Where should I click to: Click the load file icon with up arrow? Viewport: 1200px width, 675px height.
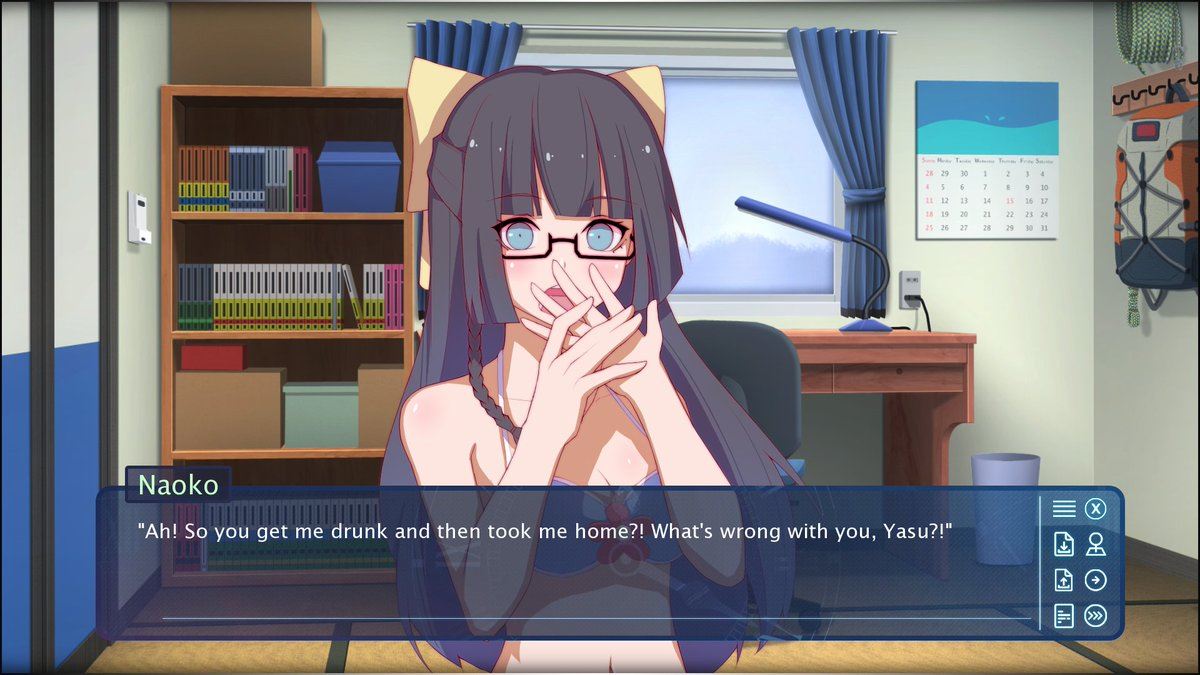point(1064,580)
